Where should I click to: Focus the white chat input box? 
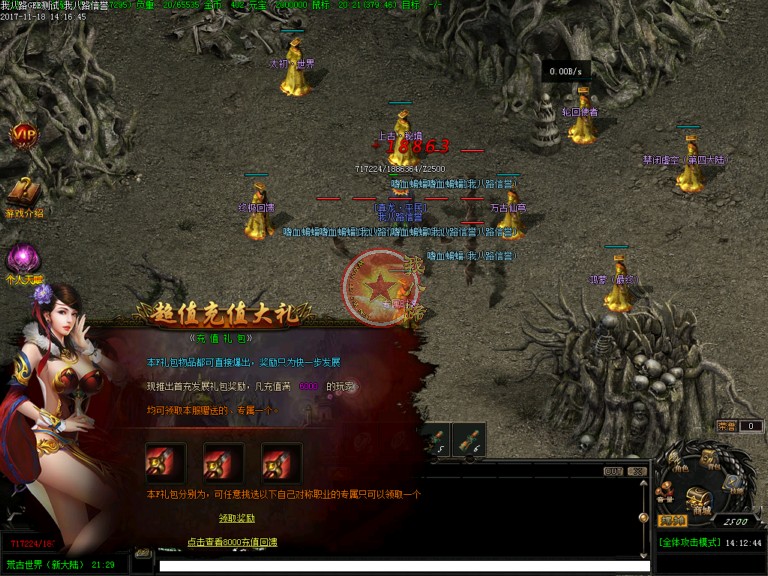[400, 566]
